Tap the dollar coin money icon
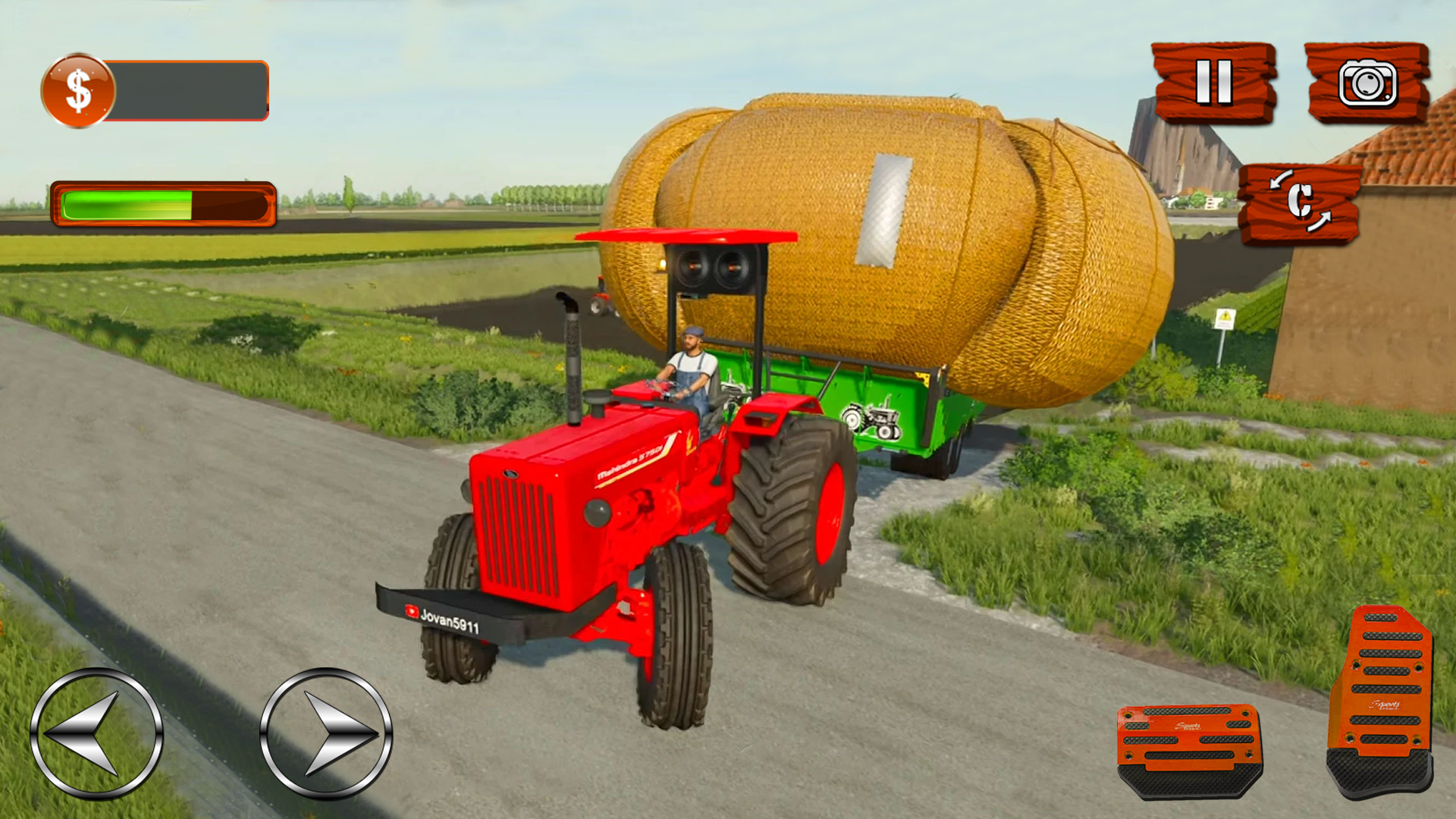This screenshot has width=1456, height=819. [x=78, y=89]
